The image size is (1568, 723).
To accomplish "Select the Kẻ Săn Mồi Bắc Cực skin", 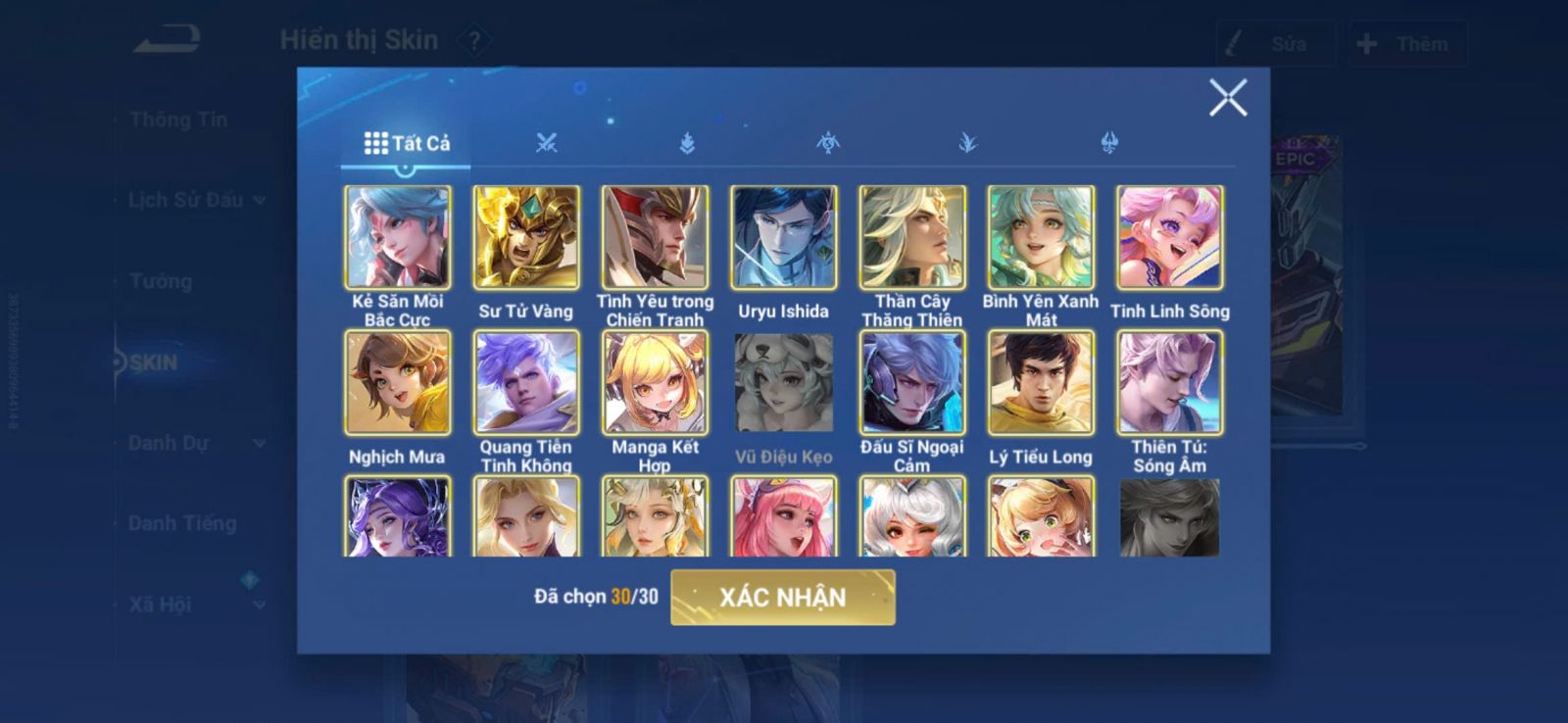I will tap(398, 238).
